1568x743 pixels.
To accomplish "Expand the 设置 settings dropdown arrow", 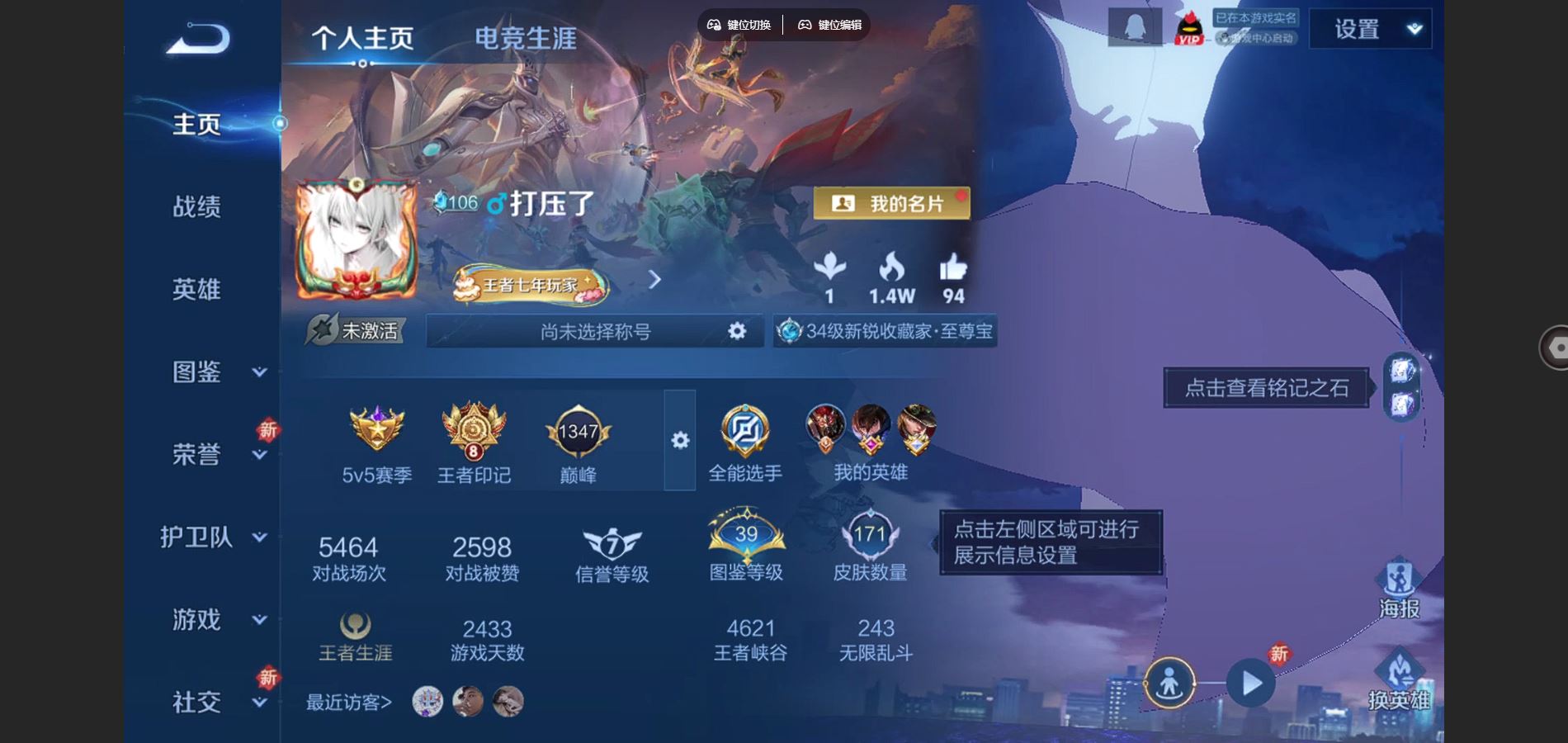I will pyautogui.click(x=1415, y=27).
